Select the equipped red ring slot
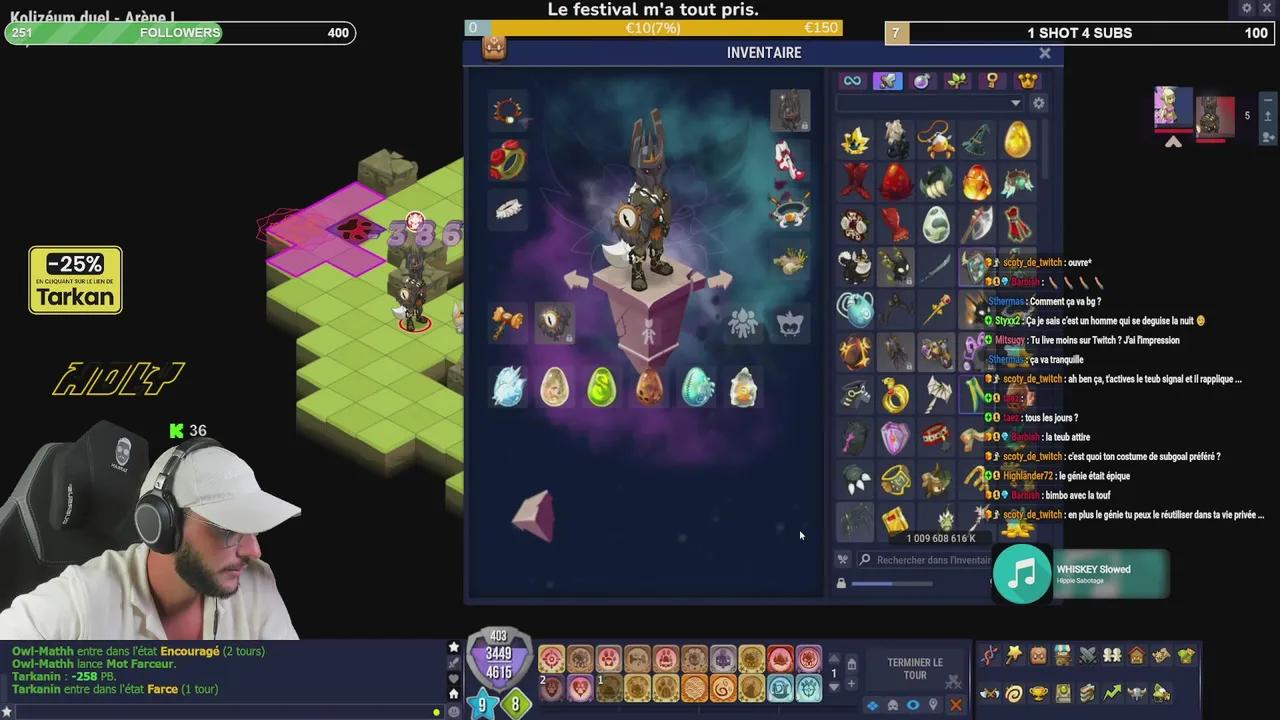 (x=508, y=160)
